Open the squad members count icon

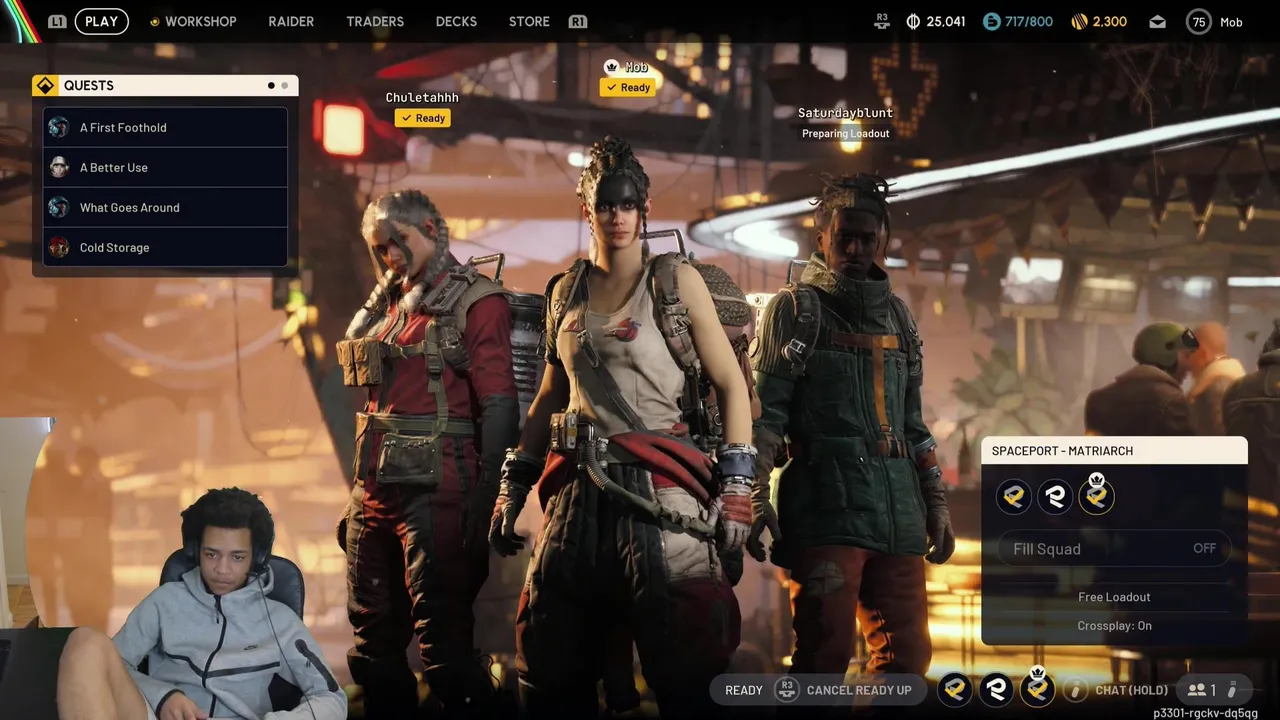(1201, 690)
